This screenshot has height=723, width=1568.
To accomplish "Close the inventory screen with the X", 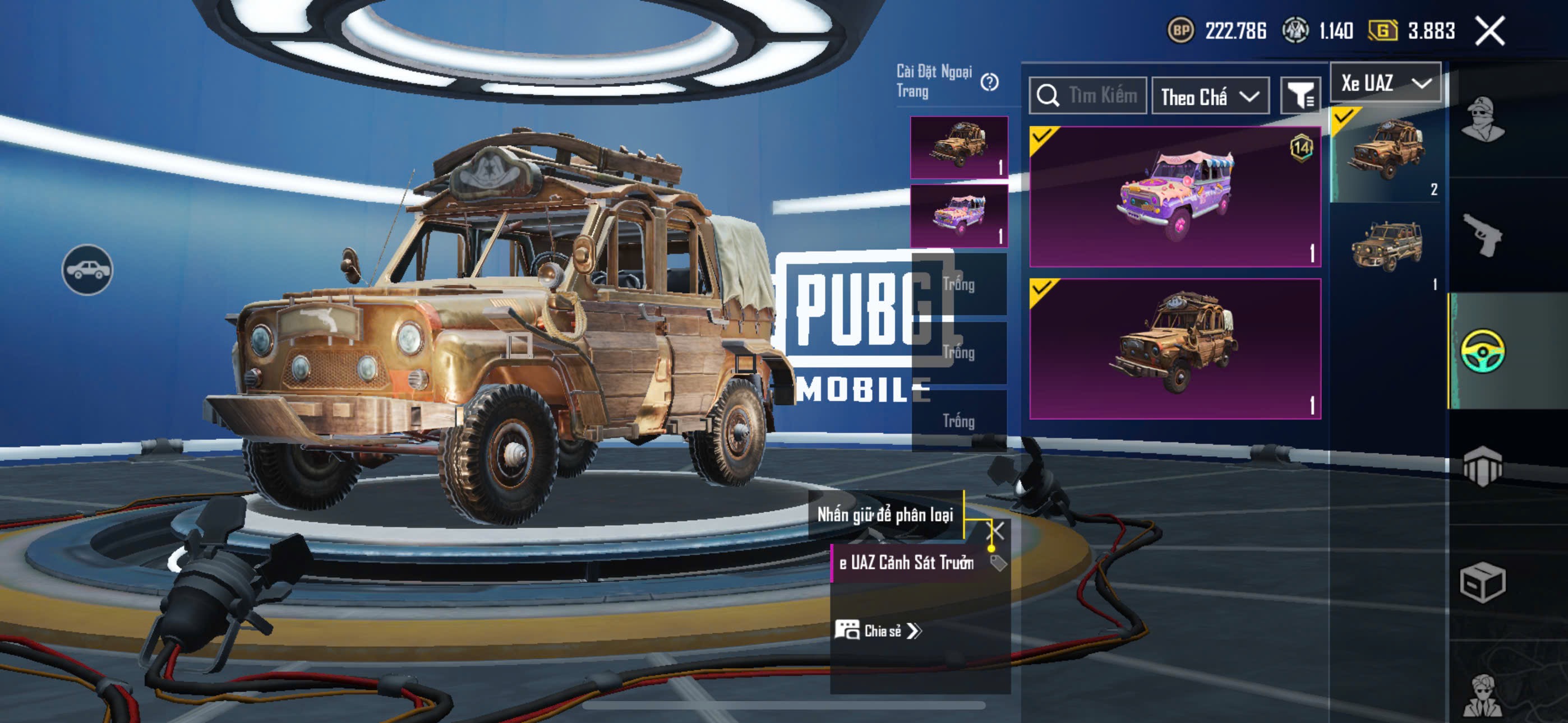I will point(1489,30).
